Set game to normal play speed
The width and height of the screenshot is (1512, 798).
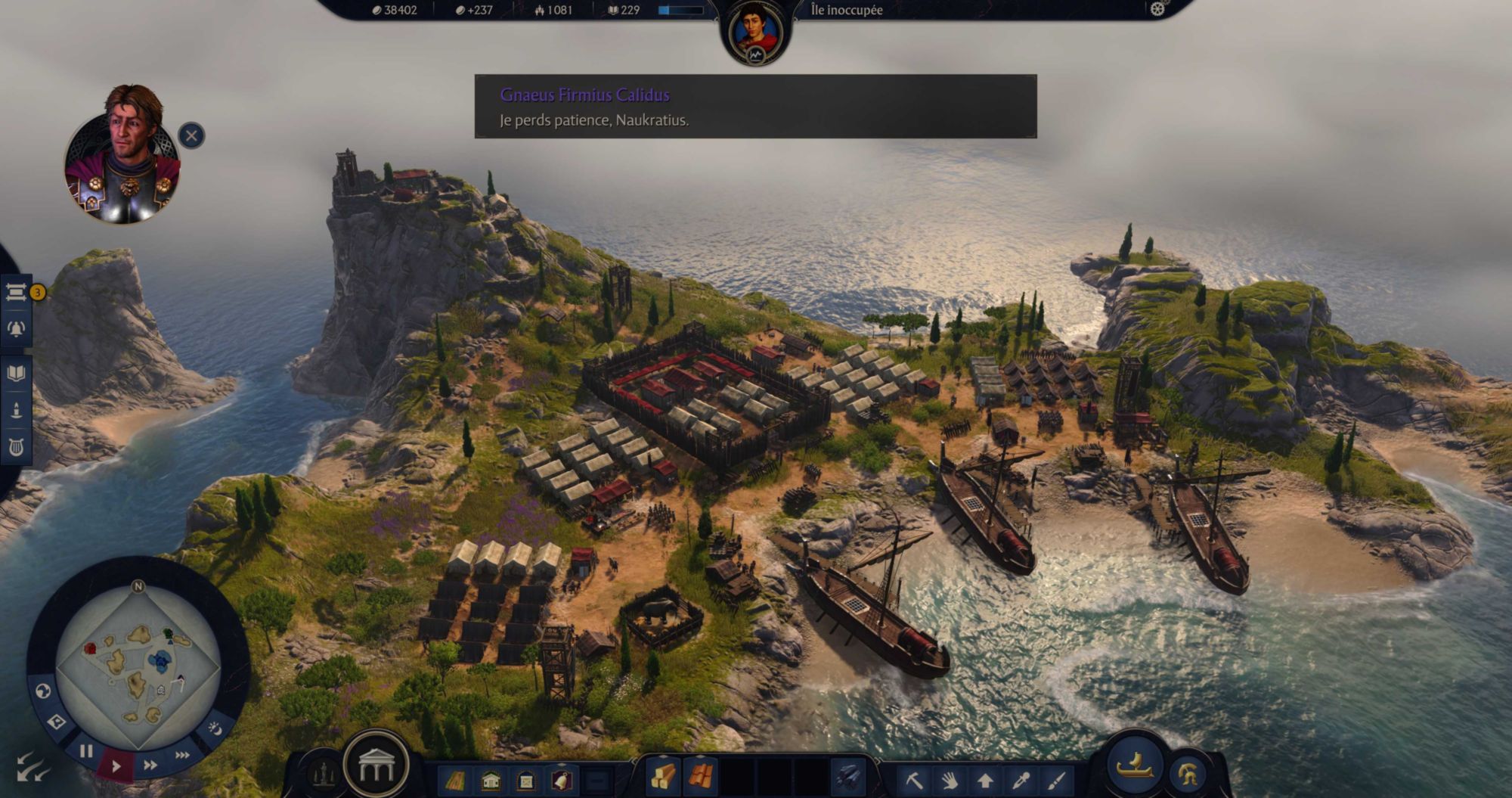pyautogui.click(x=116, y=766)
